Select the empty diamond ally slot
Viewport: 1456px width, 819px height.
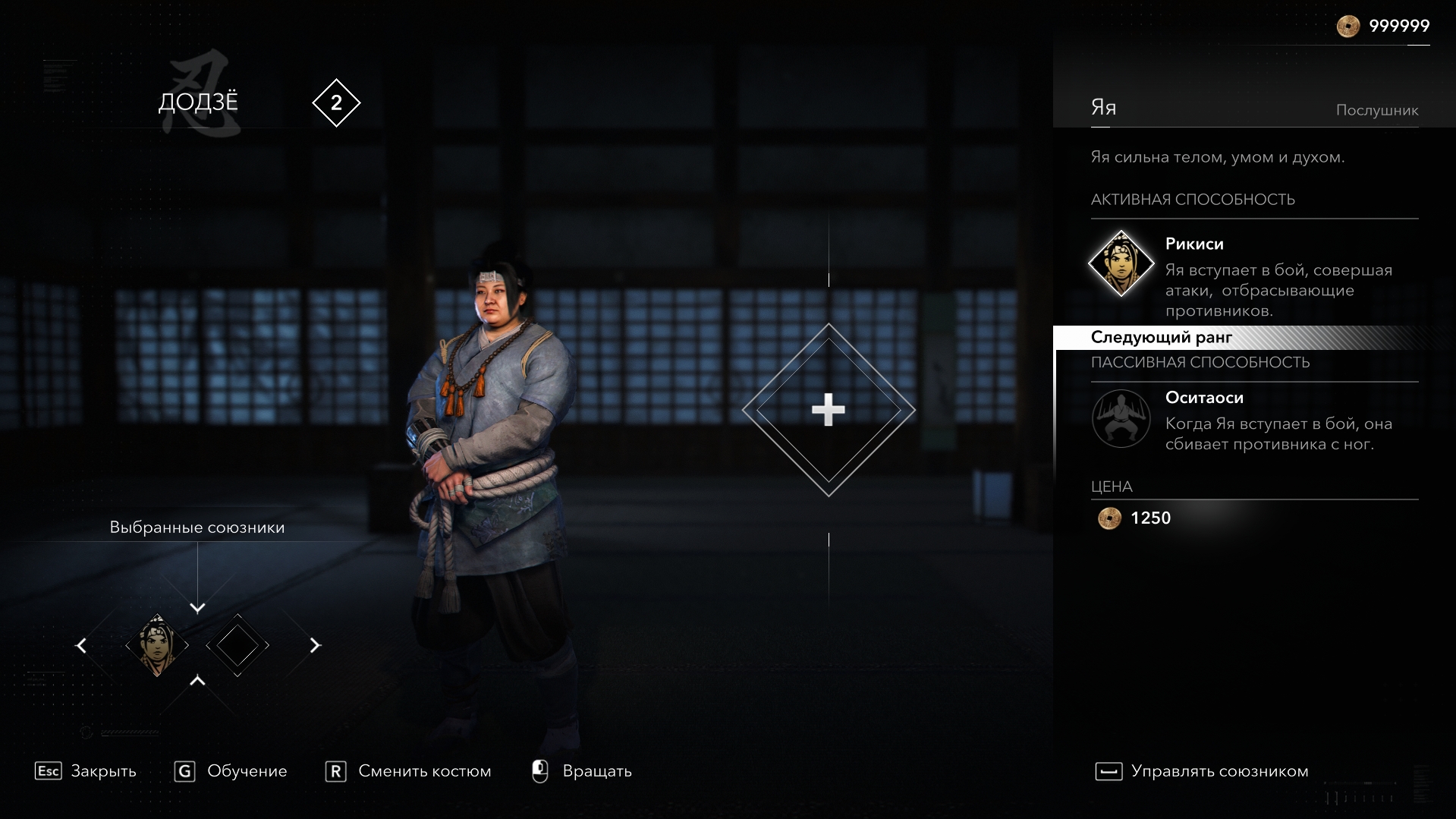237,645
